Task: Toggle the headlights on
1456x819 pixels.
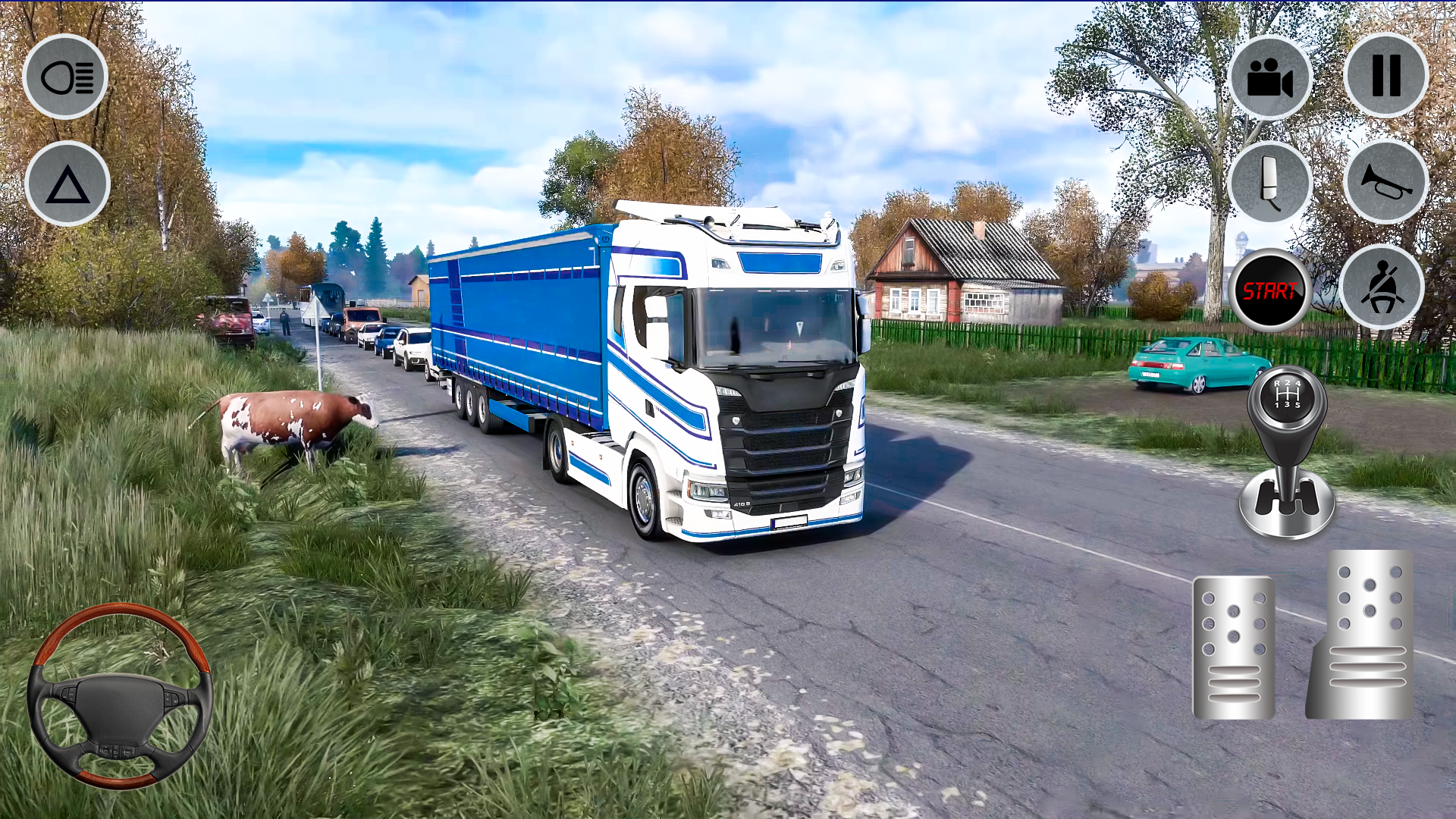Action: coord(66,76)
